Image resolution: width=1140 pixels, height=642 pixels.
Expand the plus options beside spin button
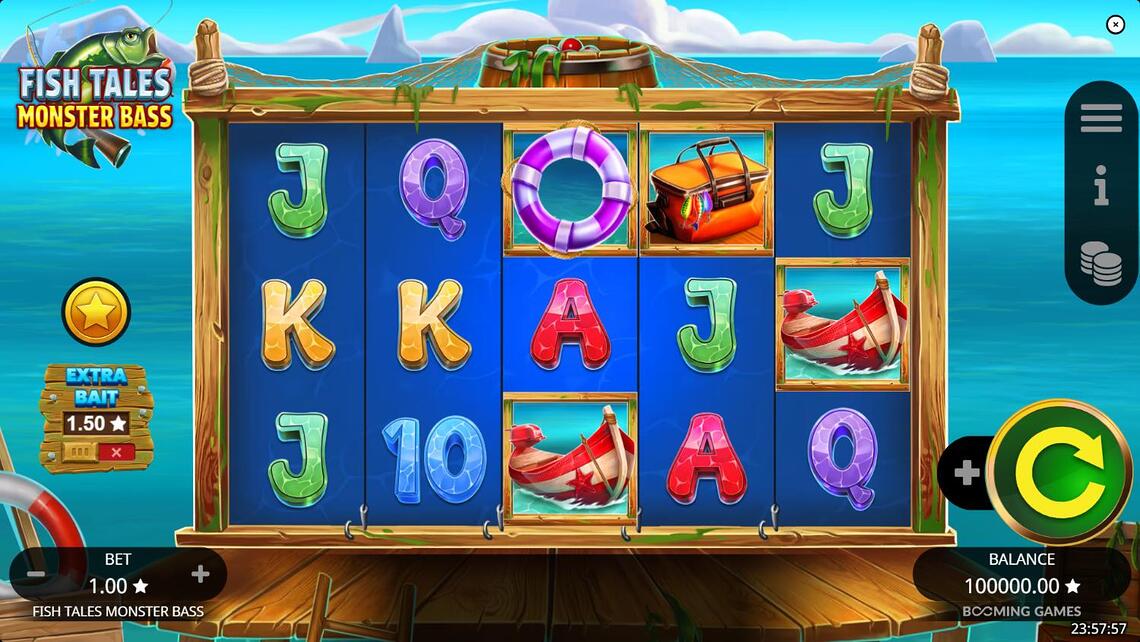(966, 473)
